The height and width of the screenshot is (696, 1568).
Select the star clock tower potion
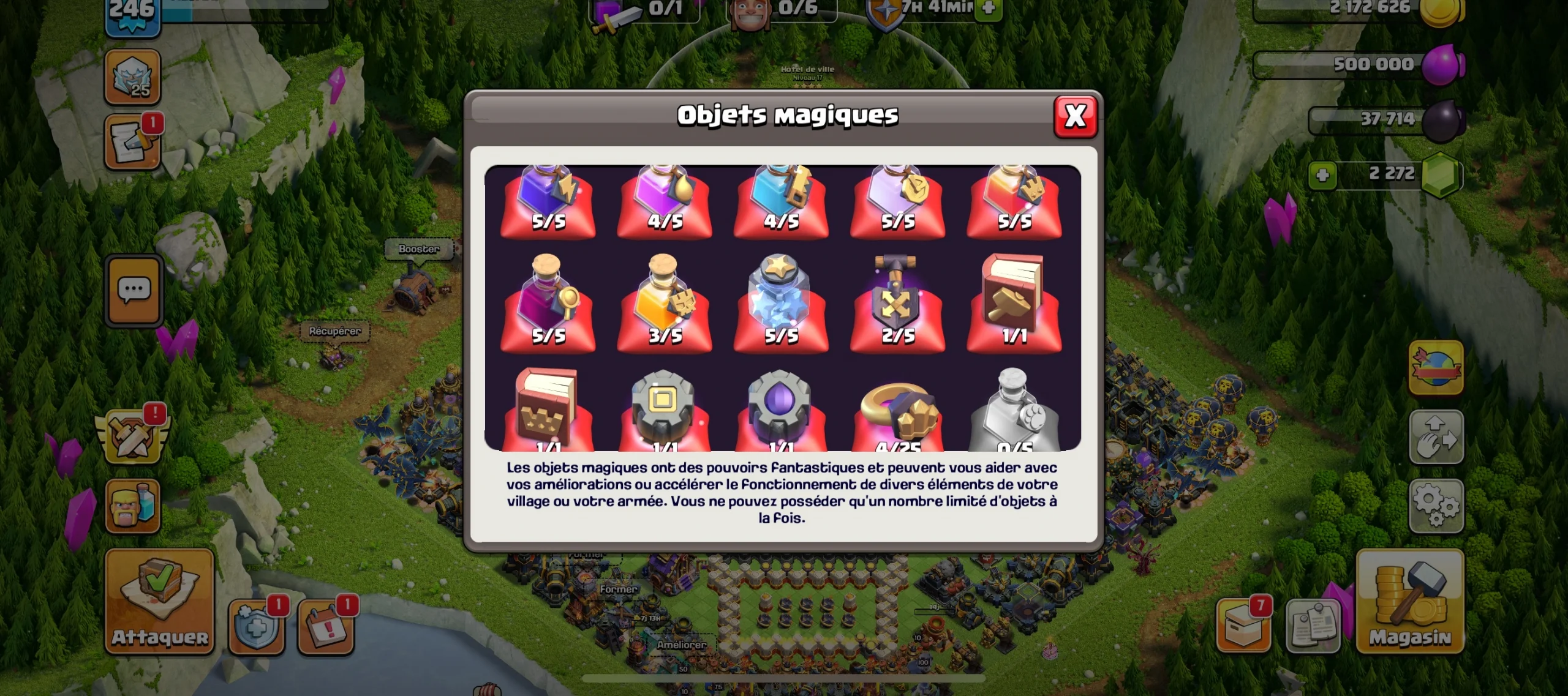(x=780, y=301)
